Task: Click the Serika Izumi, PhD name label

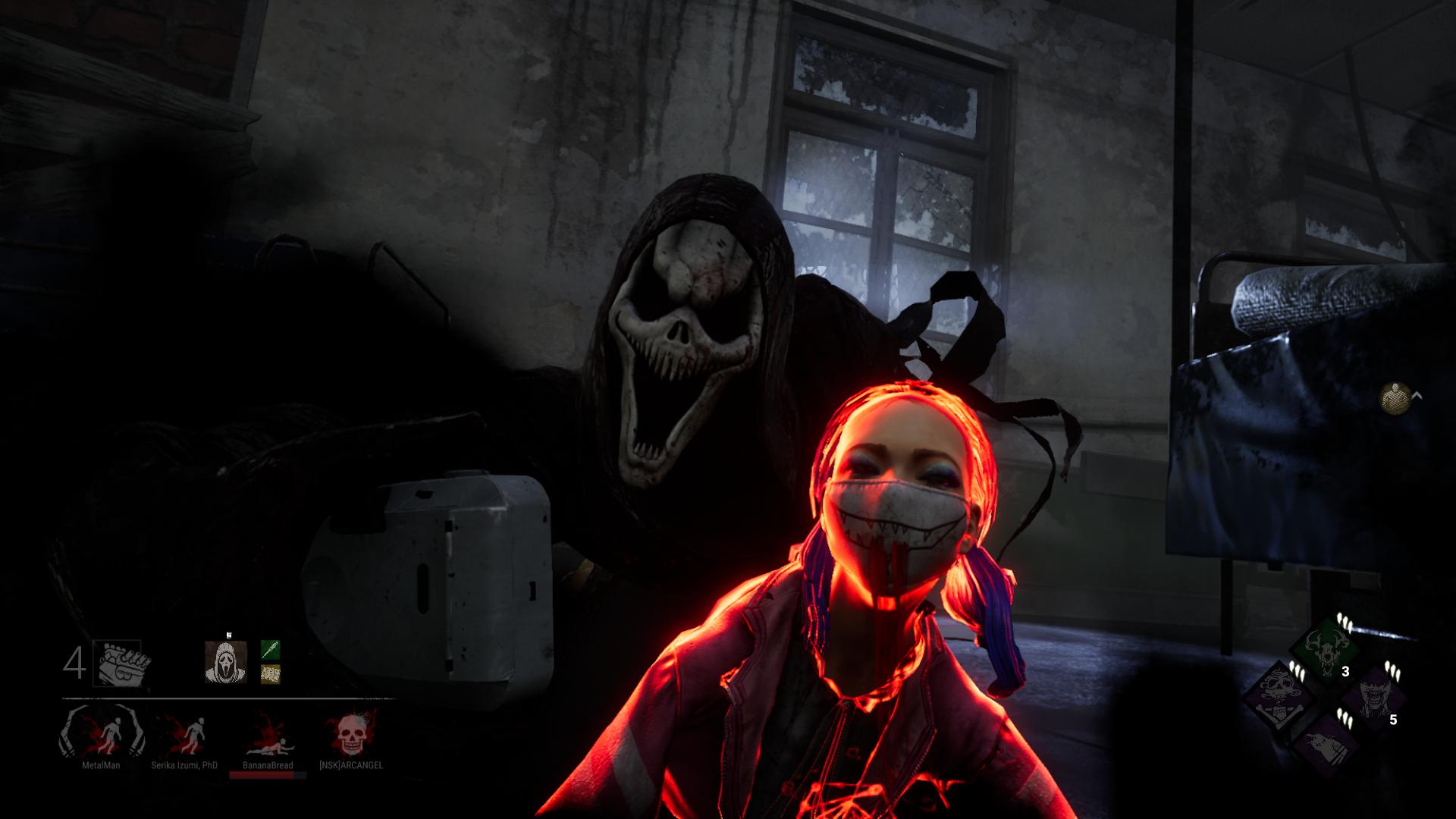Action: [185, 765]
